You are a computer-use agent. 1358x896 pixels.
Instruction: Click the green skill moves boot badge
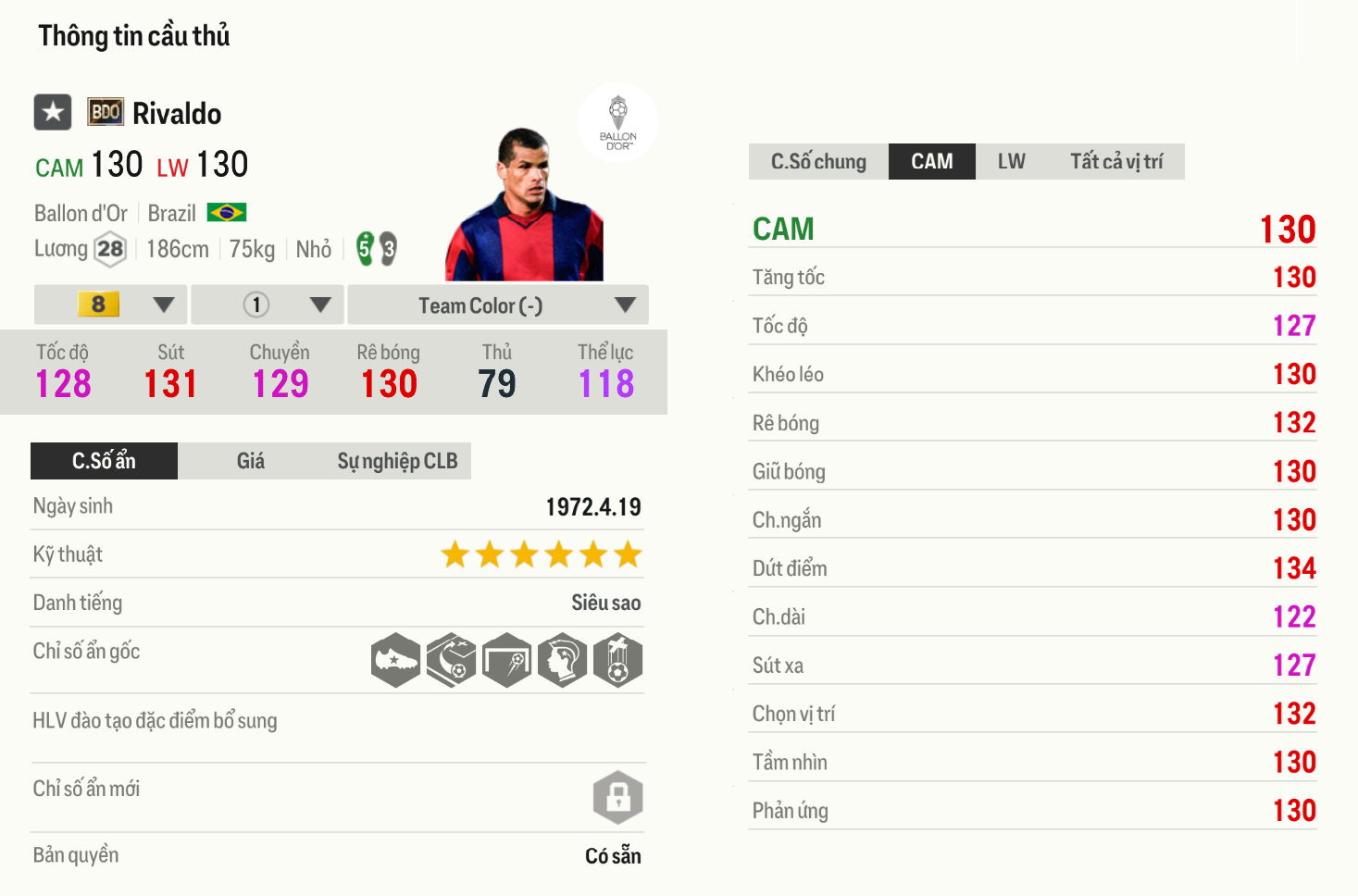click(363, 246)
